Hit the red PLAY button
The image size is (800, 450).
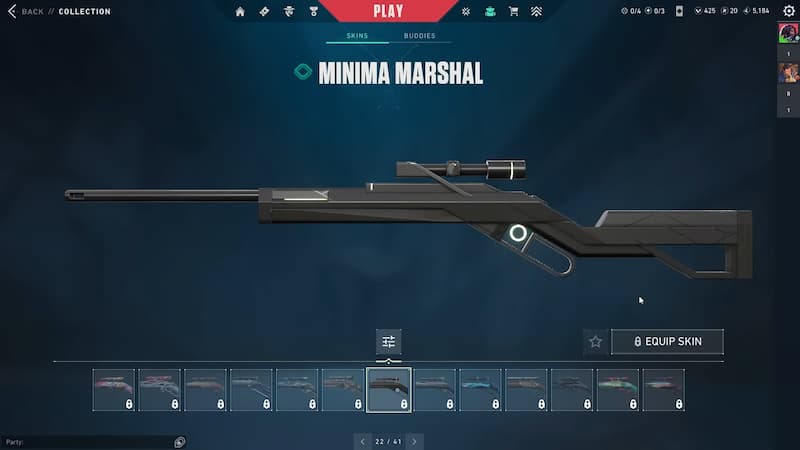388,11
